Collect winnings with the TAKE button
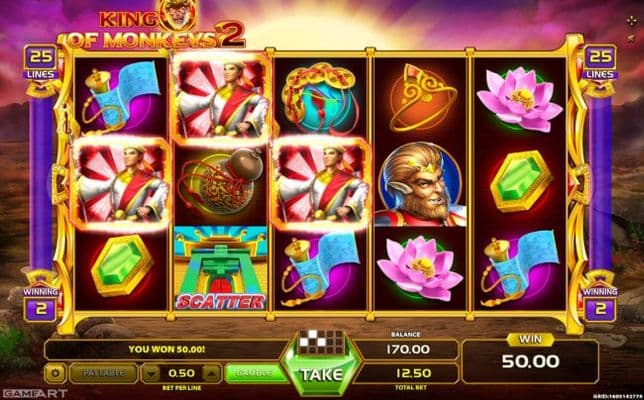The width and height of the screenshot is (644, 400). tap(321, 375)
